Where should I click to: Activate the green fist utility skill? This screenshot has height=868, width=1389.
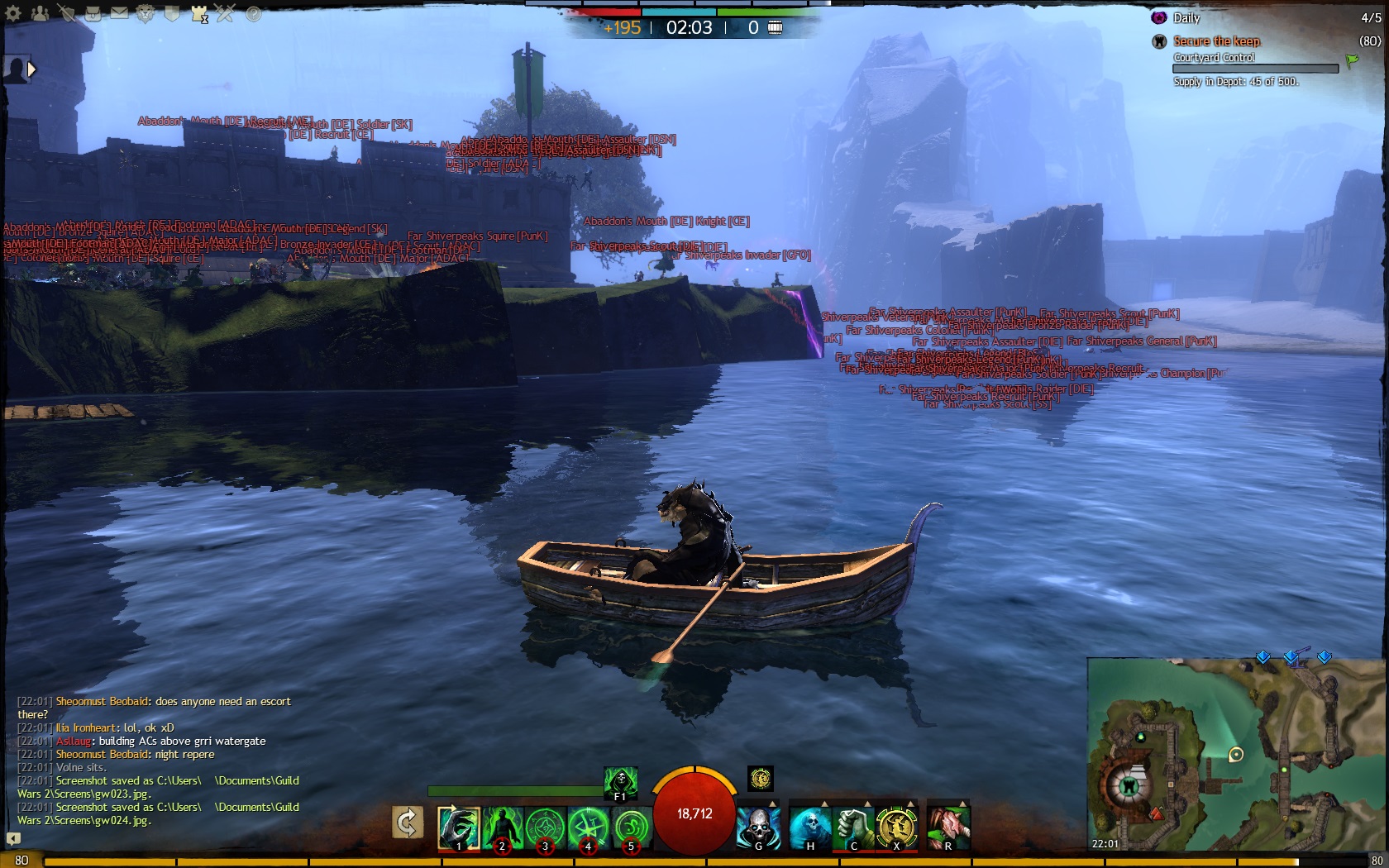tap(852, 827)
